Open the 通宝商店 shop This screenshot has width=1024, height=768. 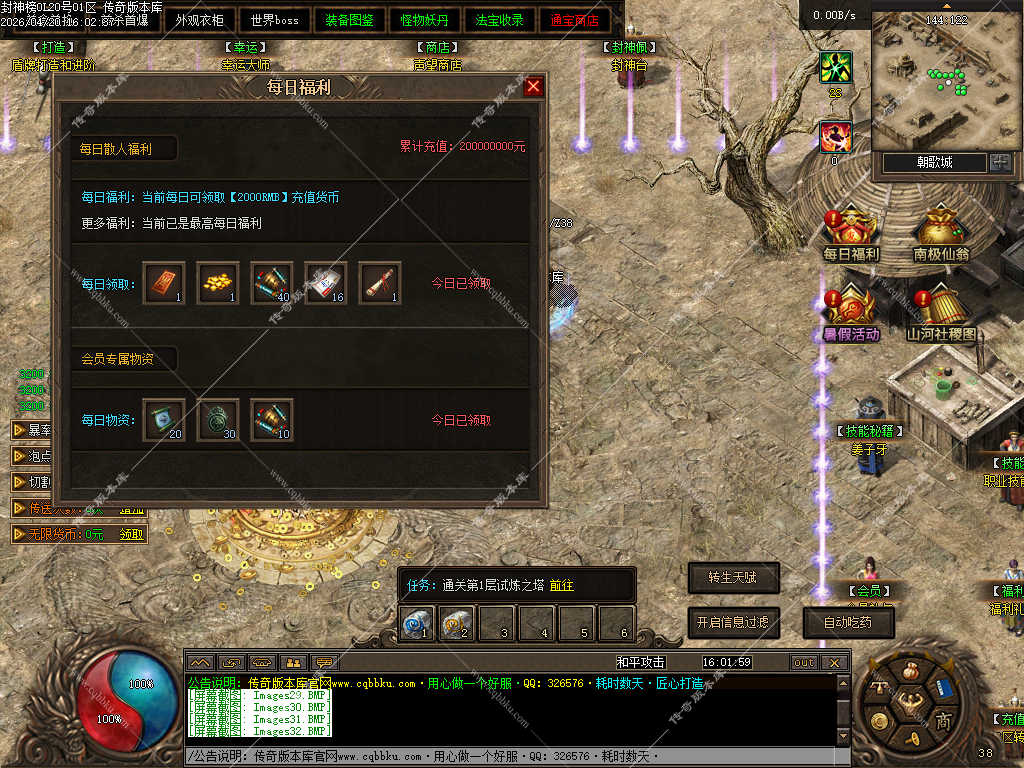pos(574,19)
